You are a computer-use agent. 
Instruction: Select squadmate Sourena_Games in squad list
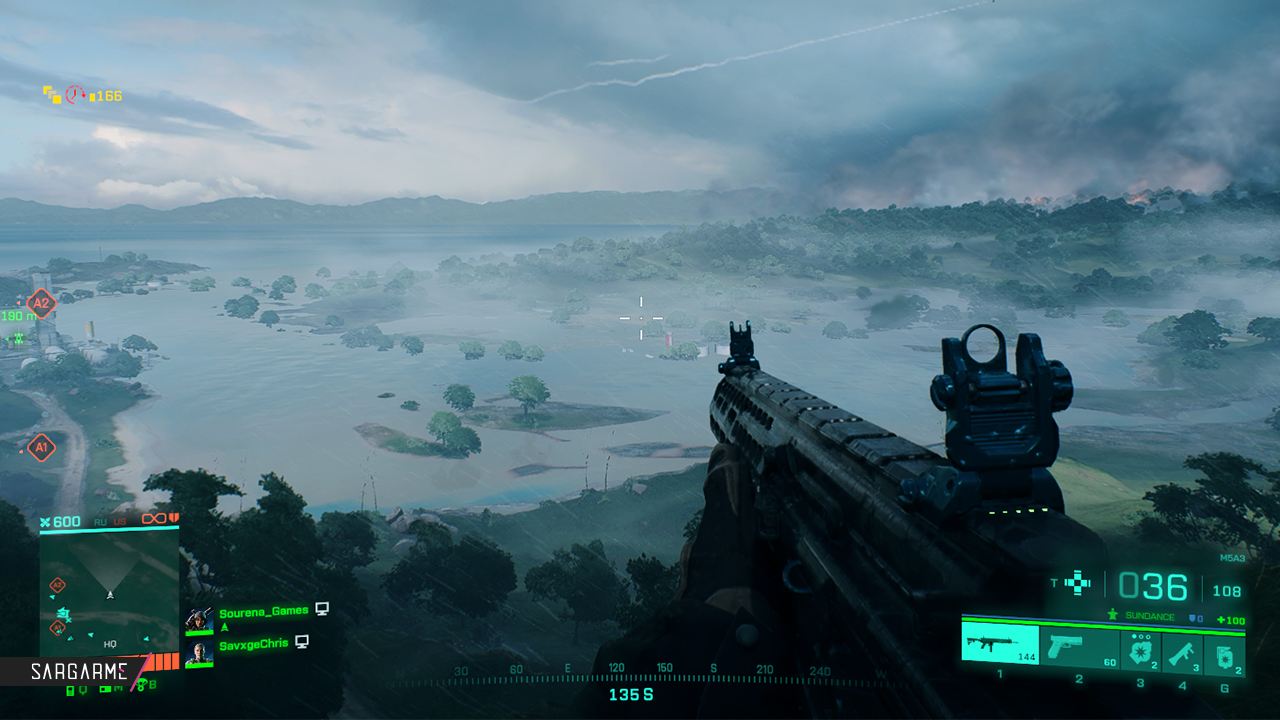pos(263,611)
